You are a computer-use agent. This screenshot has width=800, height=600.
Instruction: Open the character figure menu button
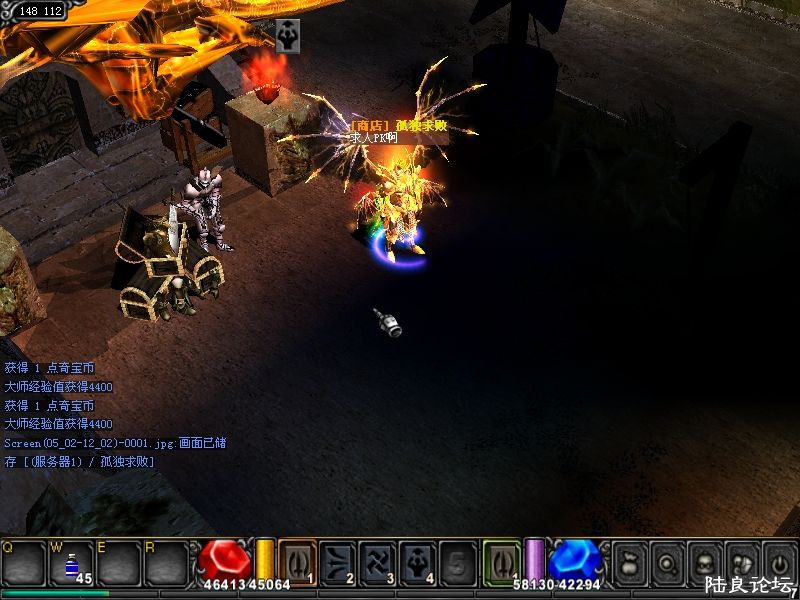[x=704, y=562]
